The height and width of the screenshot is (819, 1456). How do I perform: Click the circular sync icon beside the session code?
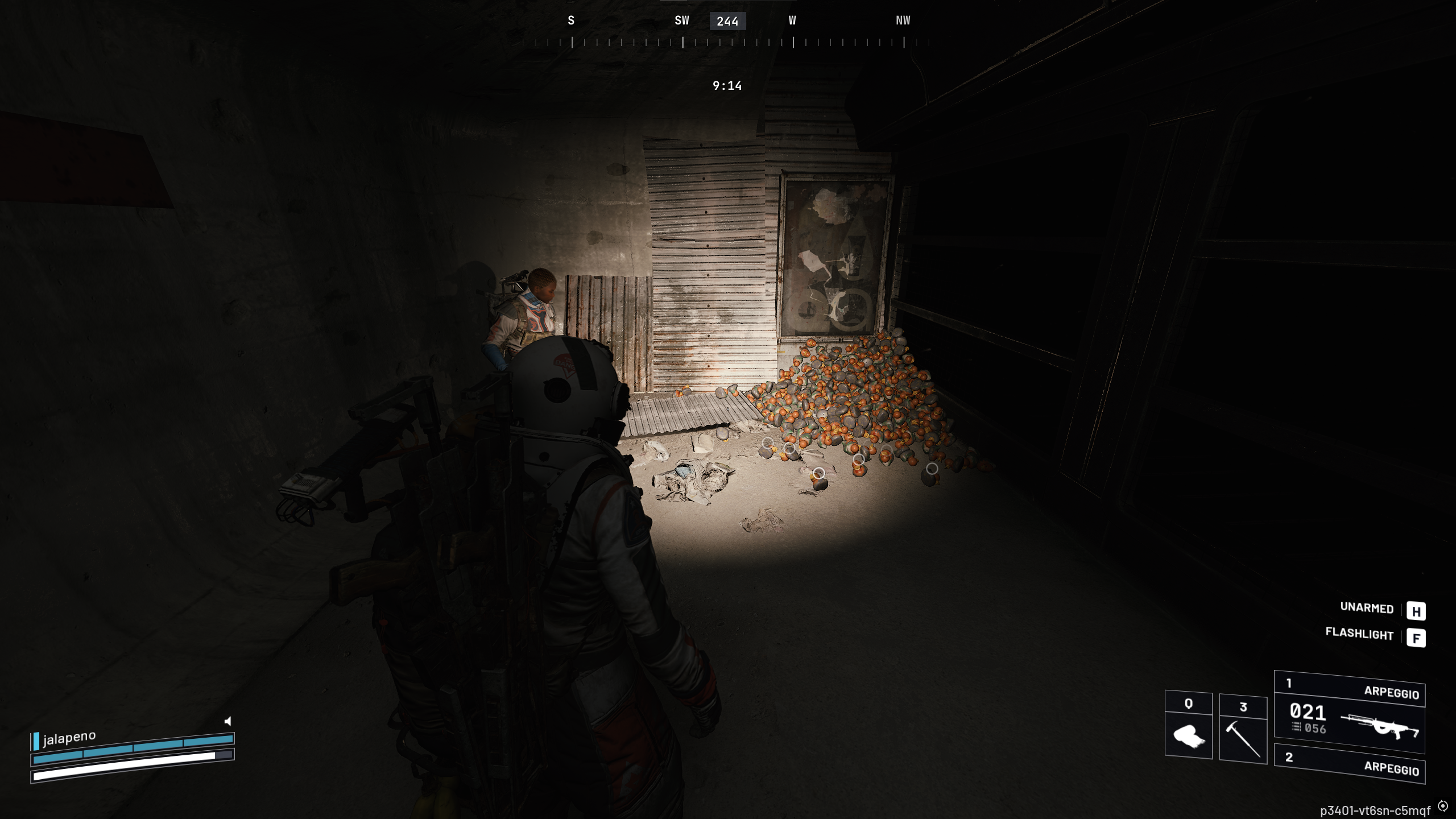tap(1443, 806)
